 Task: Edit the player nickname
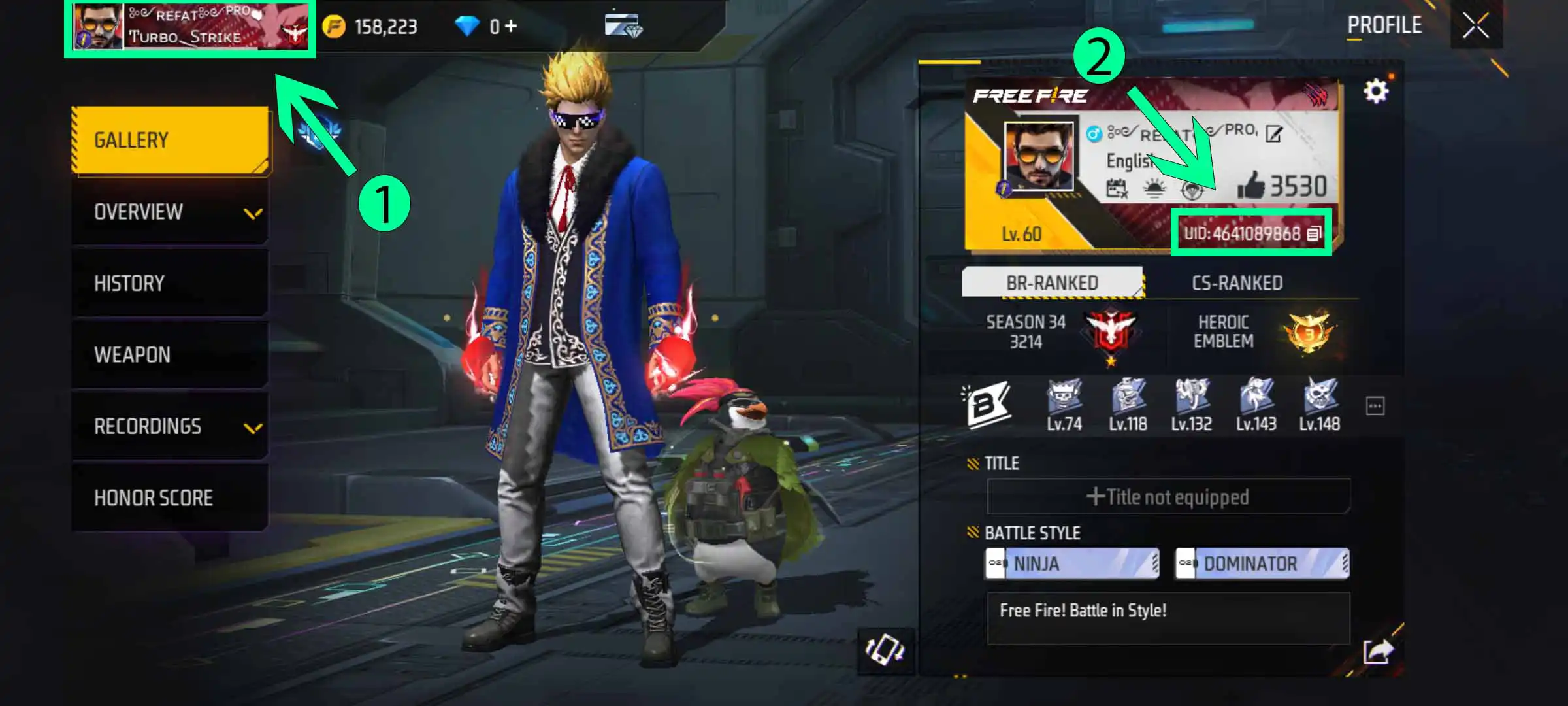[1273, 134]
